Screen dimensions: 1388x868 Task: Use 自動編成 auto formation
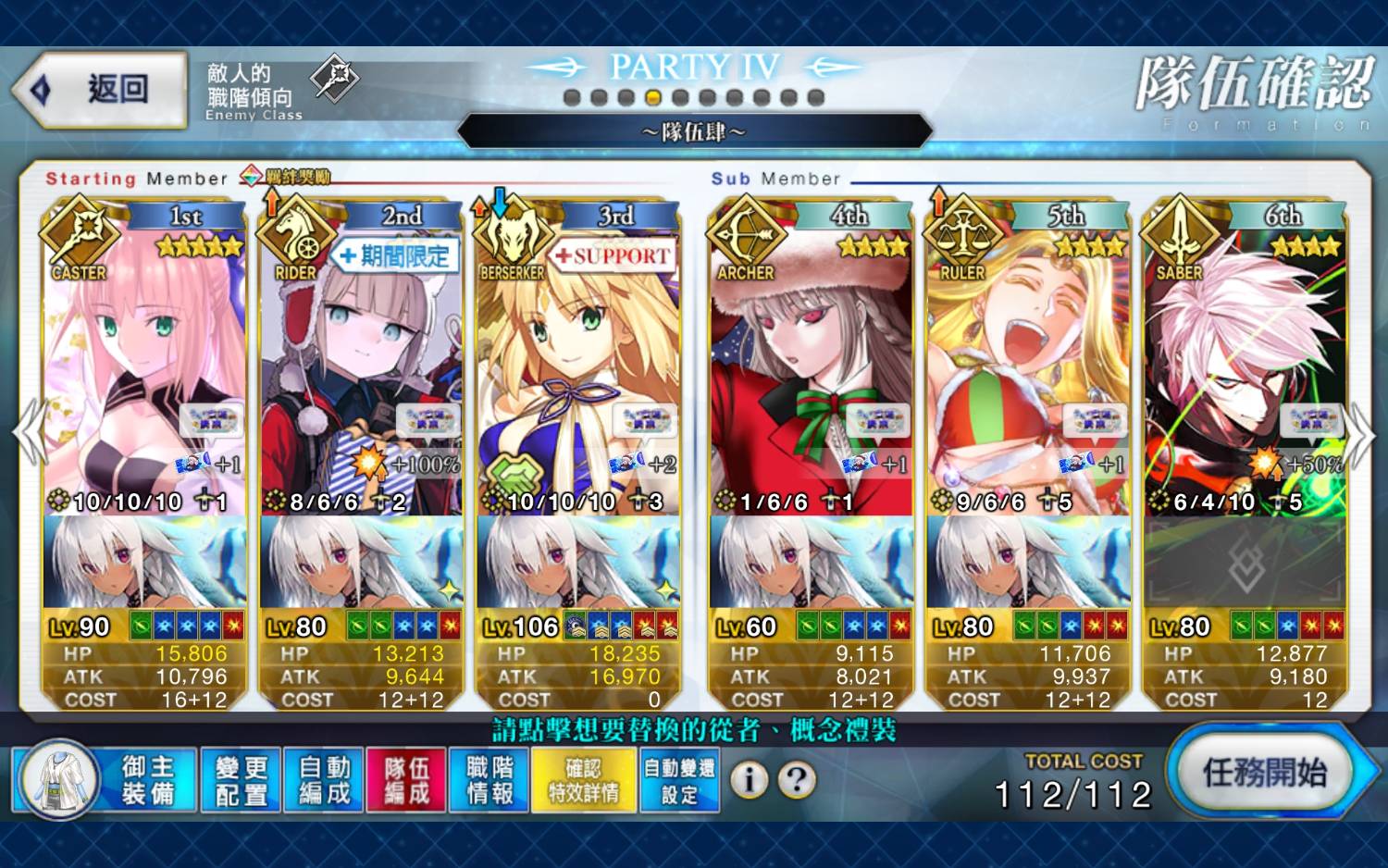324,780
